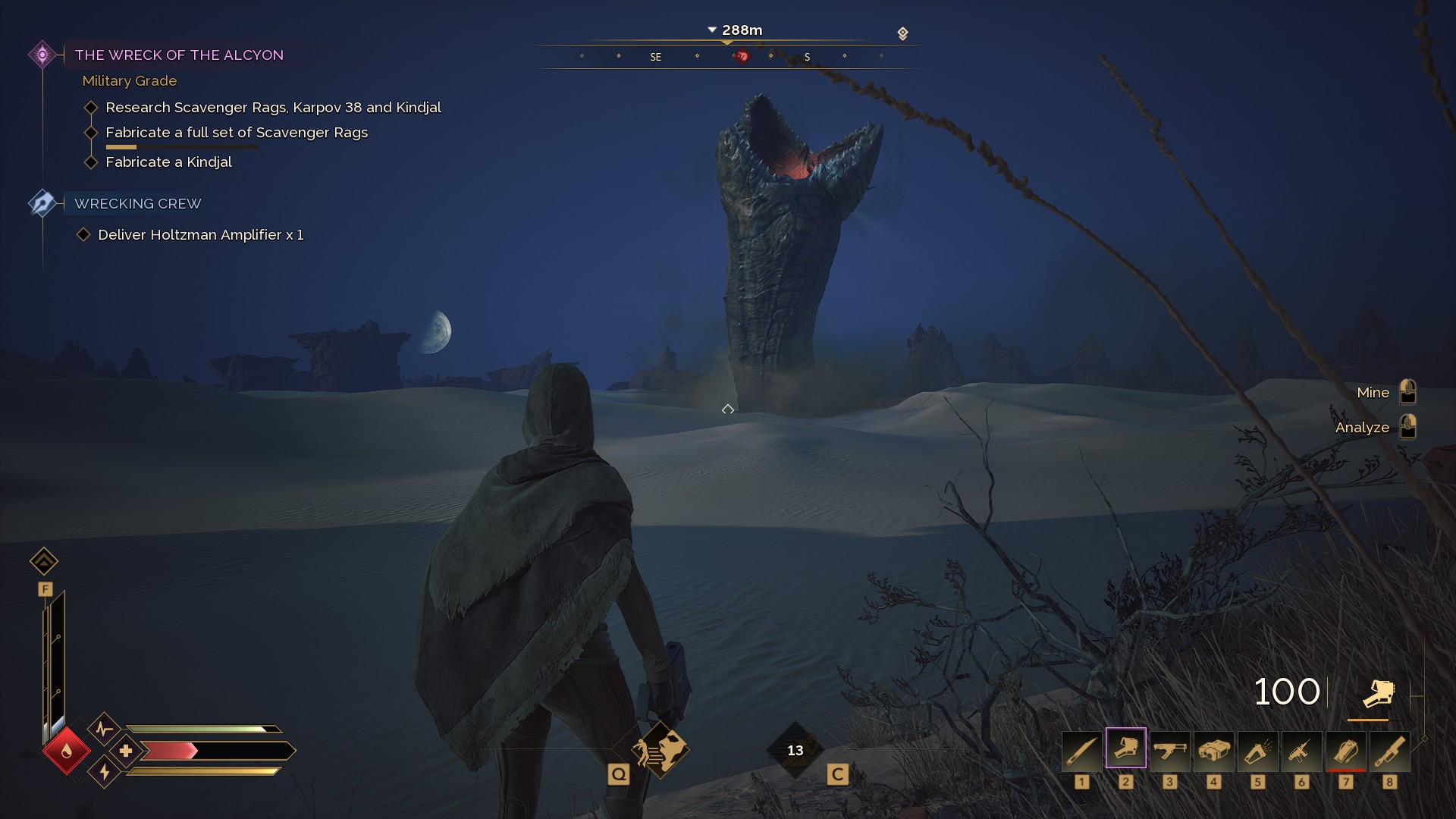Image resolution: width=1456 pixels, height=819 pixels.
Task: Click the red marker on the compass
Action: [x=742, y=56]
